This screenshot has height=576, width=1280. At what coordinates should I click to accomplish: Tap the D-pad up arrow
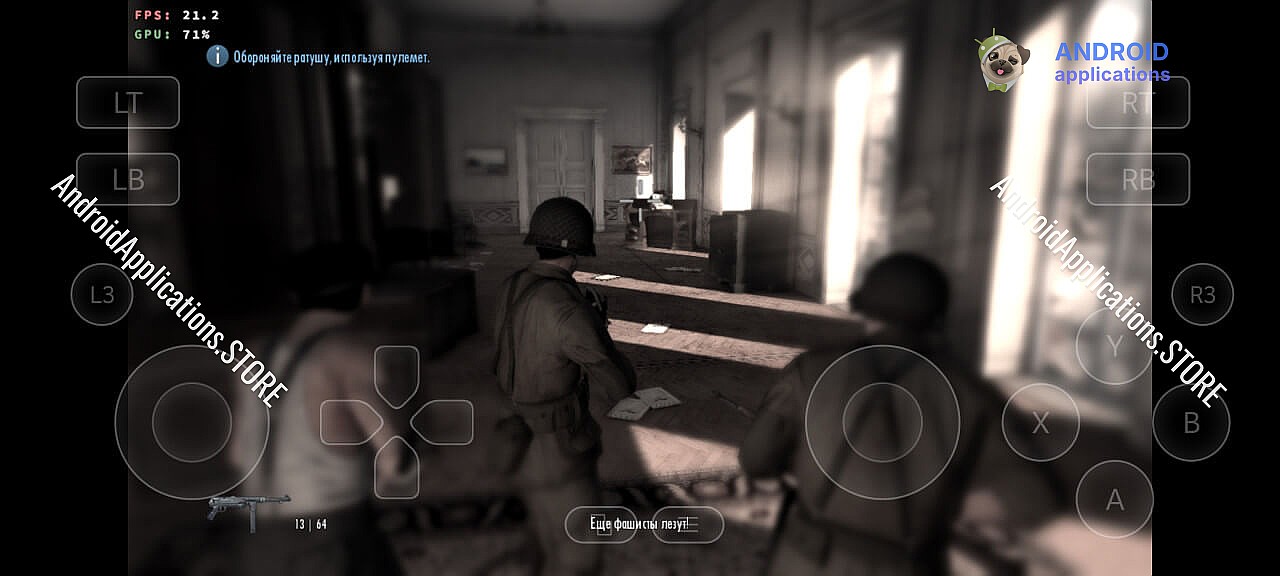(x=397, y=375)
